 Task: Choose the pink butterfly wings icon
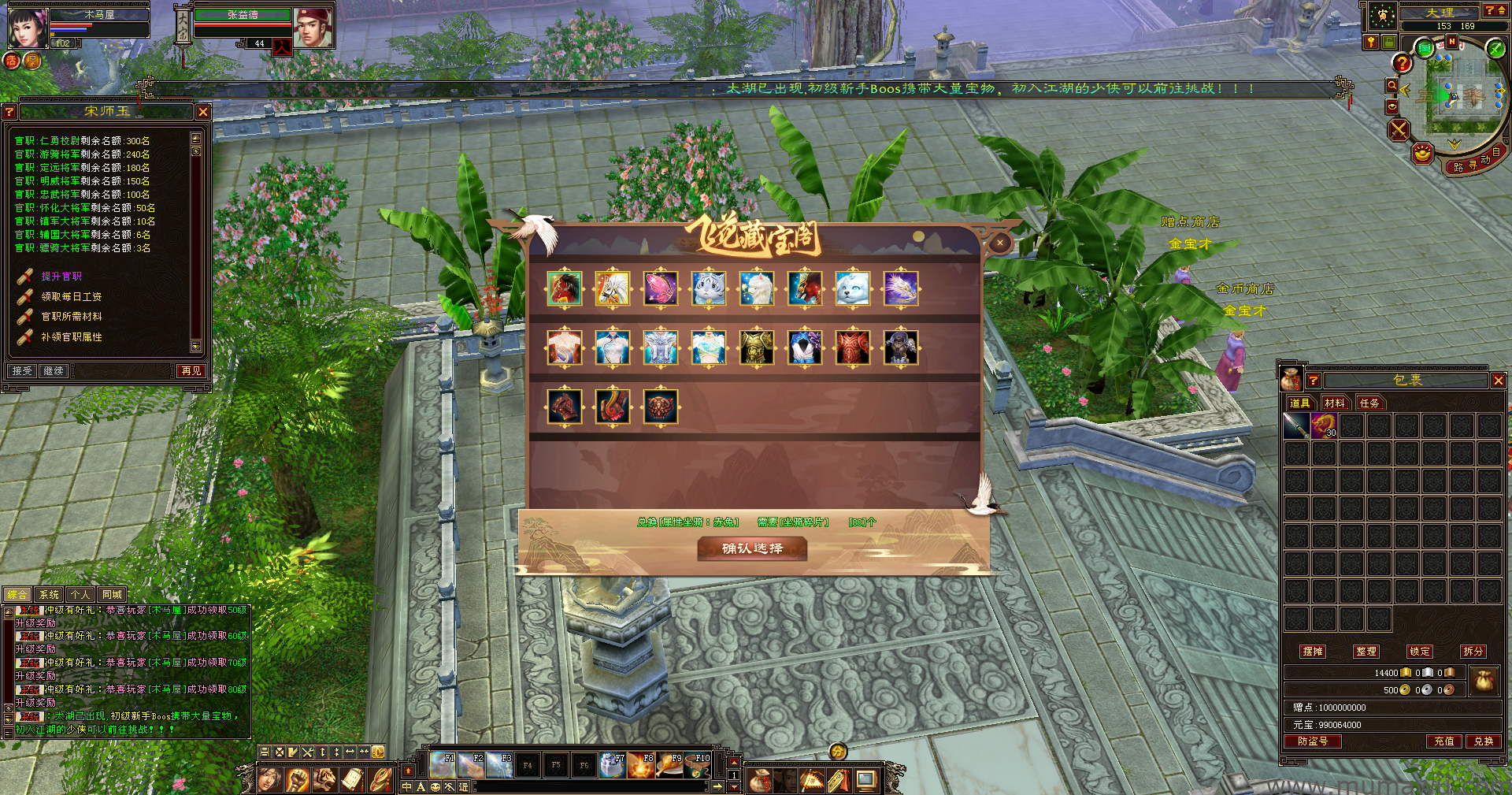coord(660,288)
